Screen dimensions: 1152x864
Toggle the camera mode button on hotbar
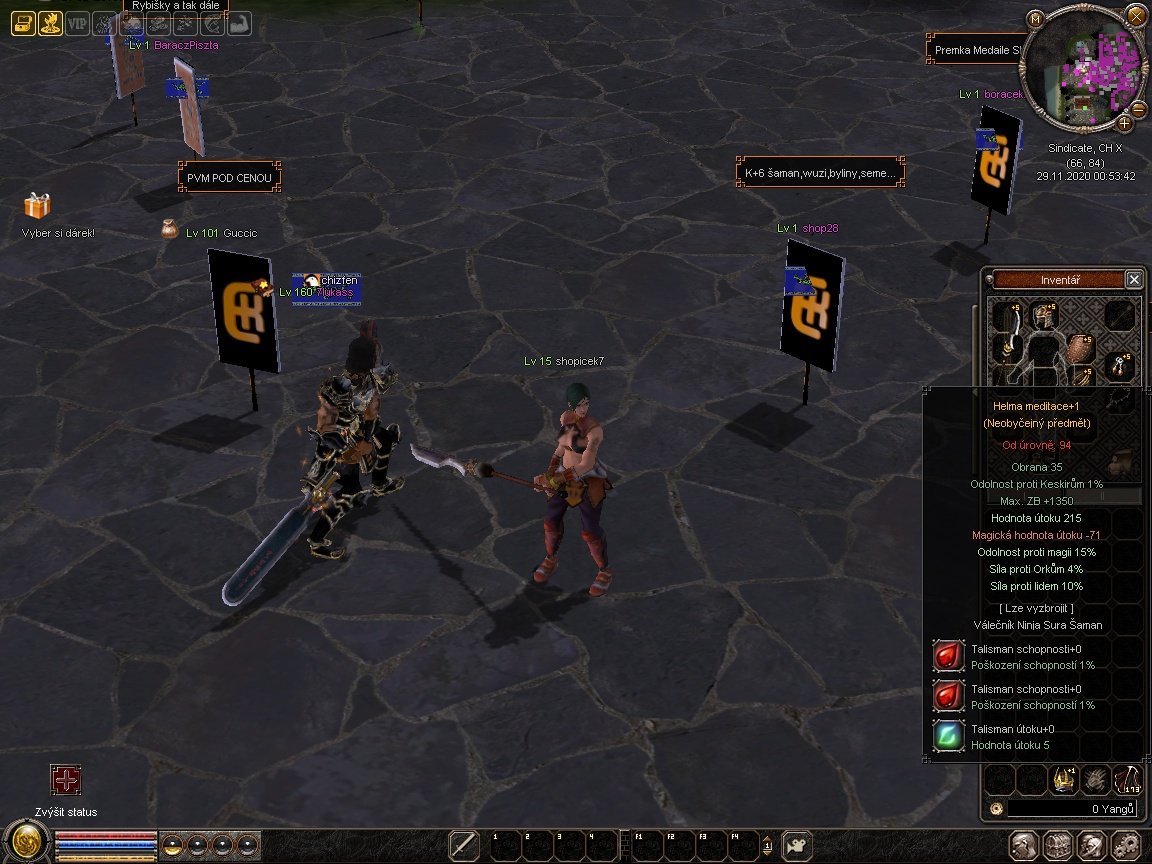click(x=796, y=846)
